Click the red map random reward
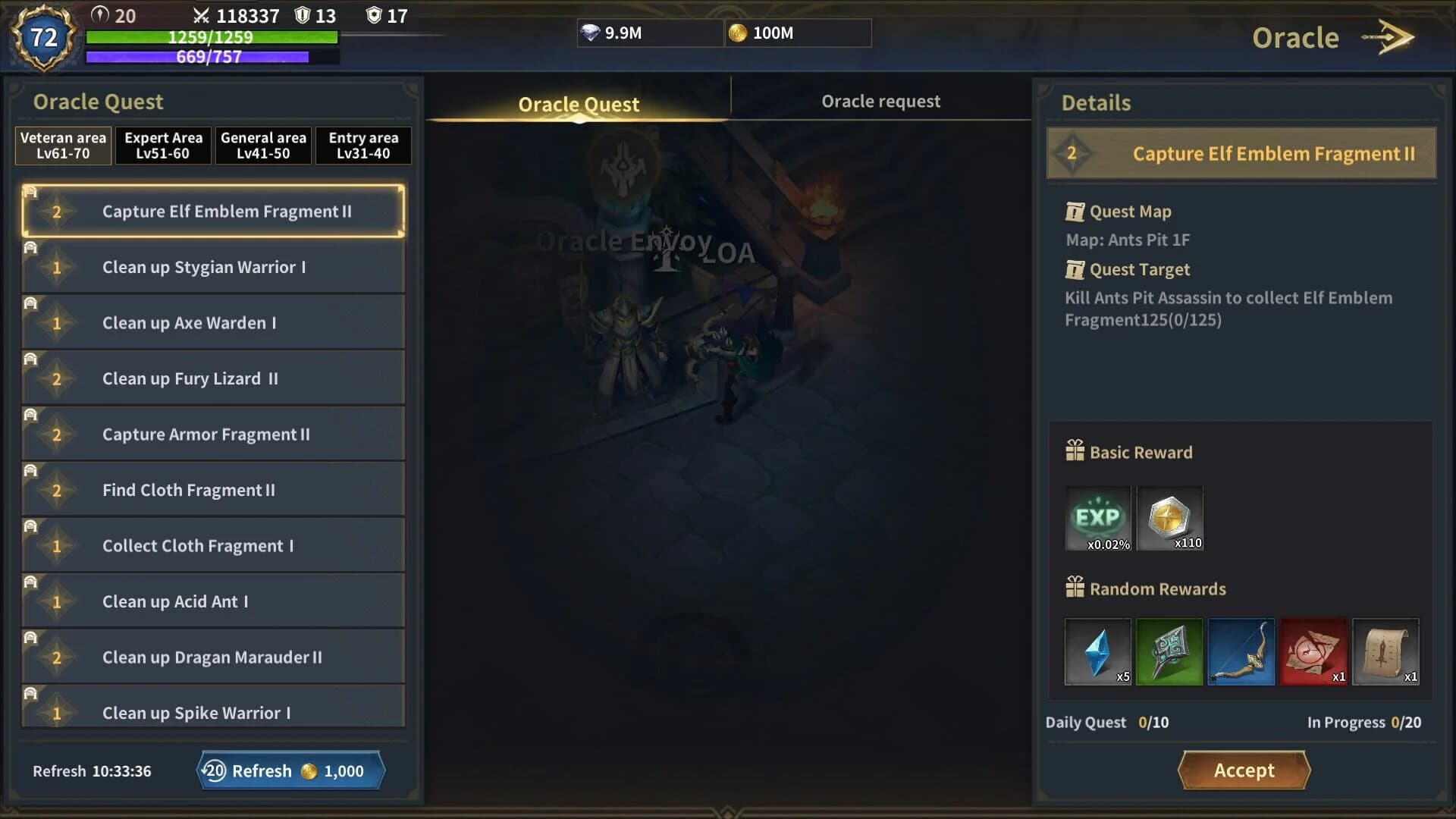Image resolution: width=1456 pixels, height=819 pixels. coord(1313,651)
